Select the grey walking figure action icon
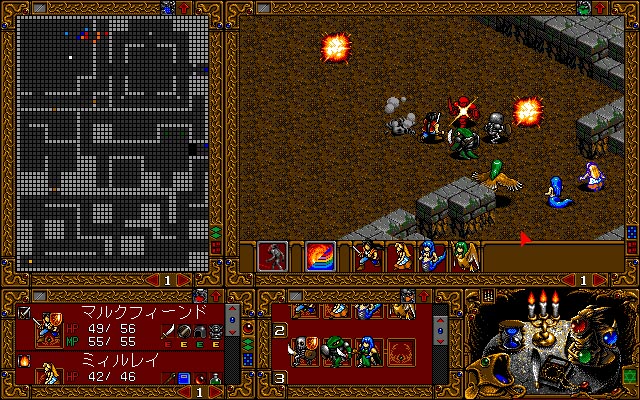This screenshot has height=400, width=640. [273, 256]
